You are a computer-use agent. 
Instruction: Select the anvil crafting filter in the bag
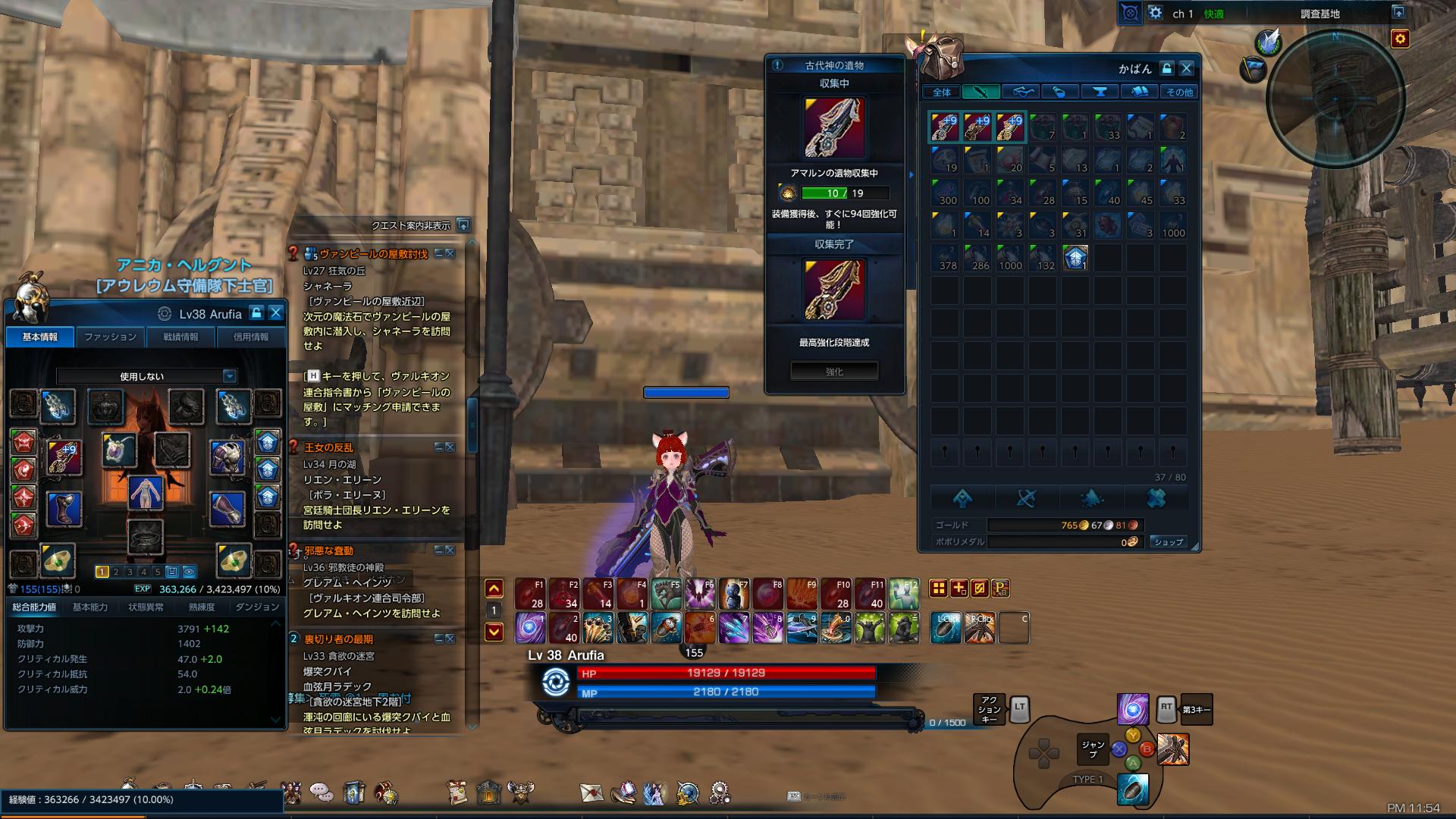click(1100, 91)
